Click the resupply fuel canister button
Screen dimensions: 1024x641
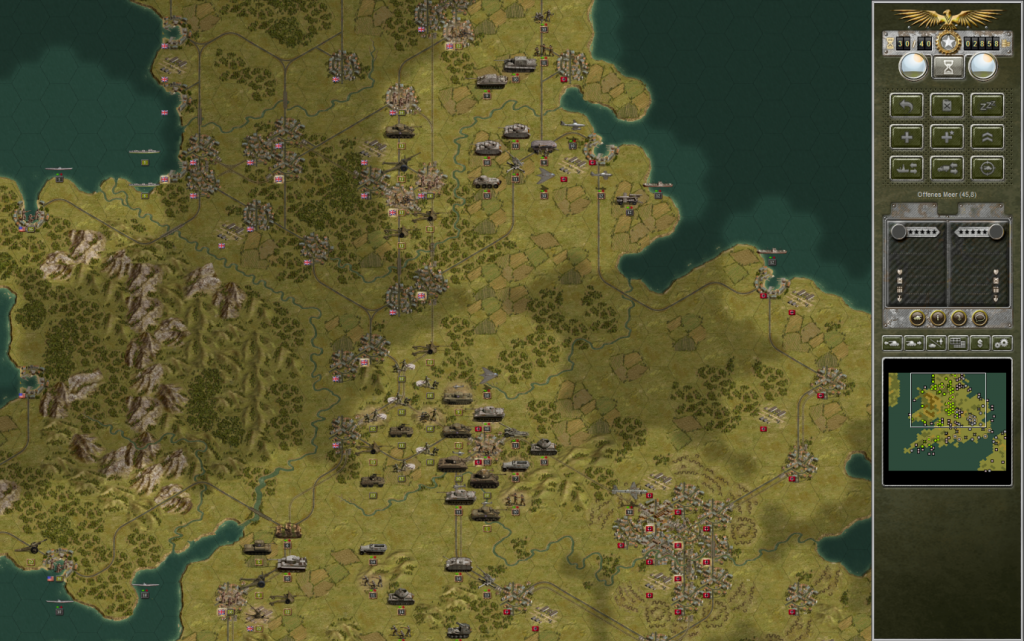click(x=946, y=104)
